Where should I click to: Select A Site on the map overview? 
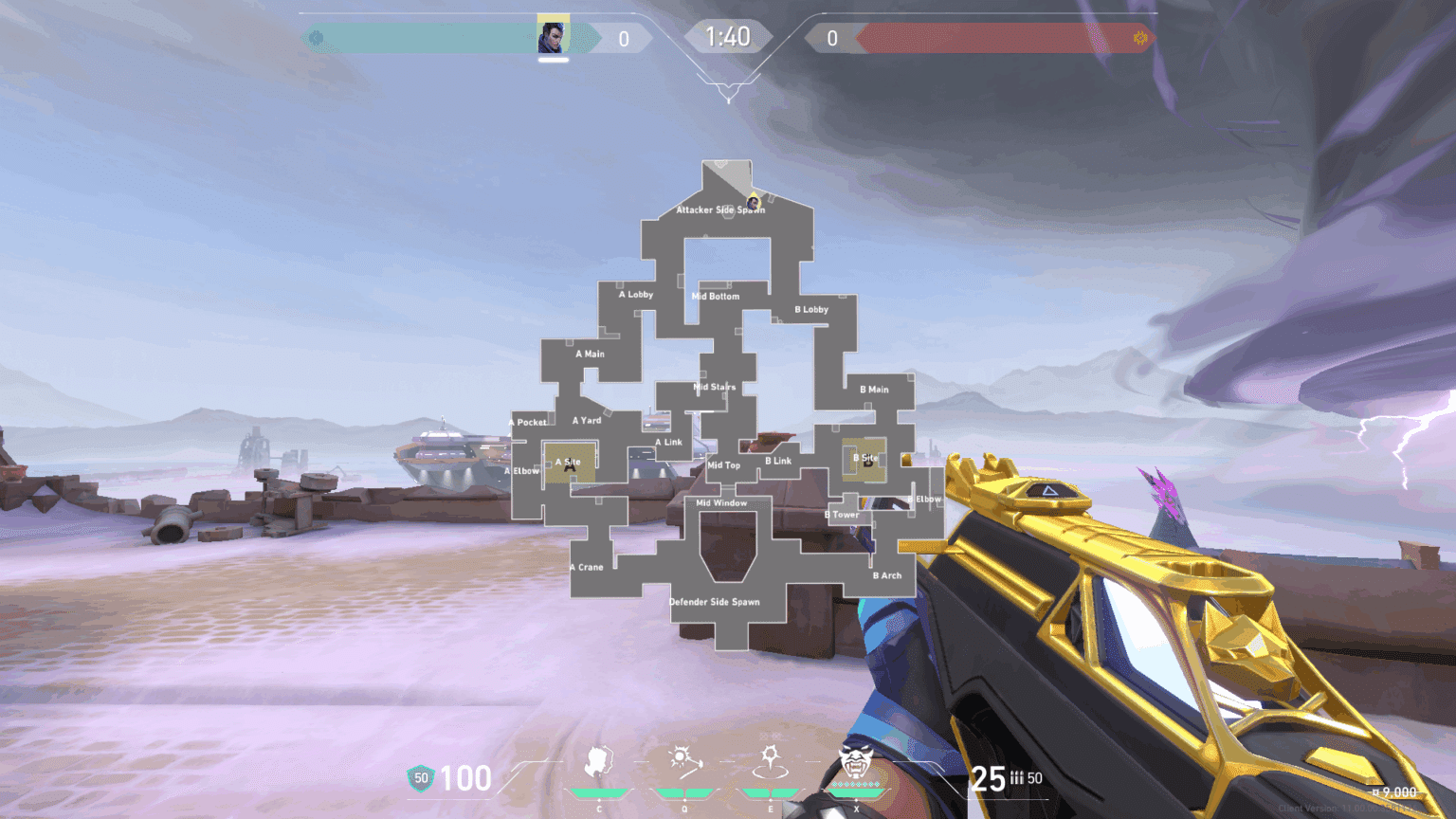[x=567, y=463]
